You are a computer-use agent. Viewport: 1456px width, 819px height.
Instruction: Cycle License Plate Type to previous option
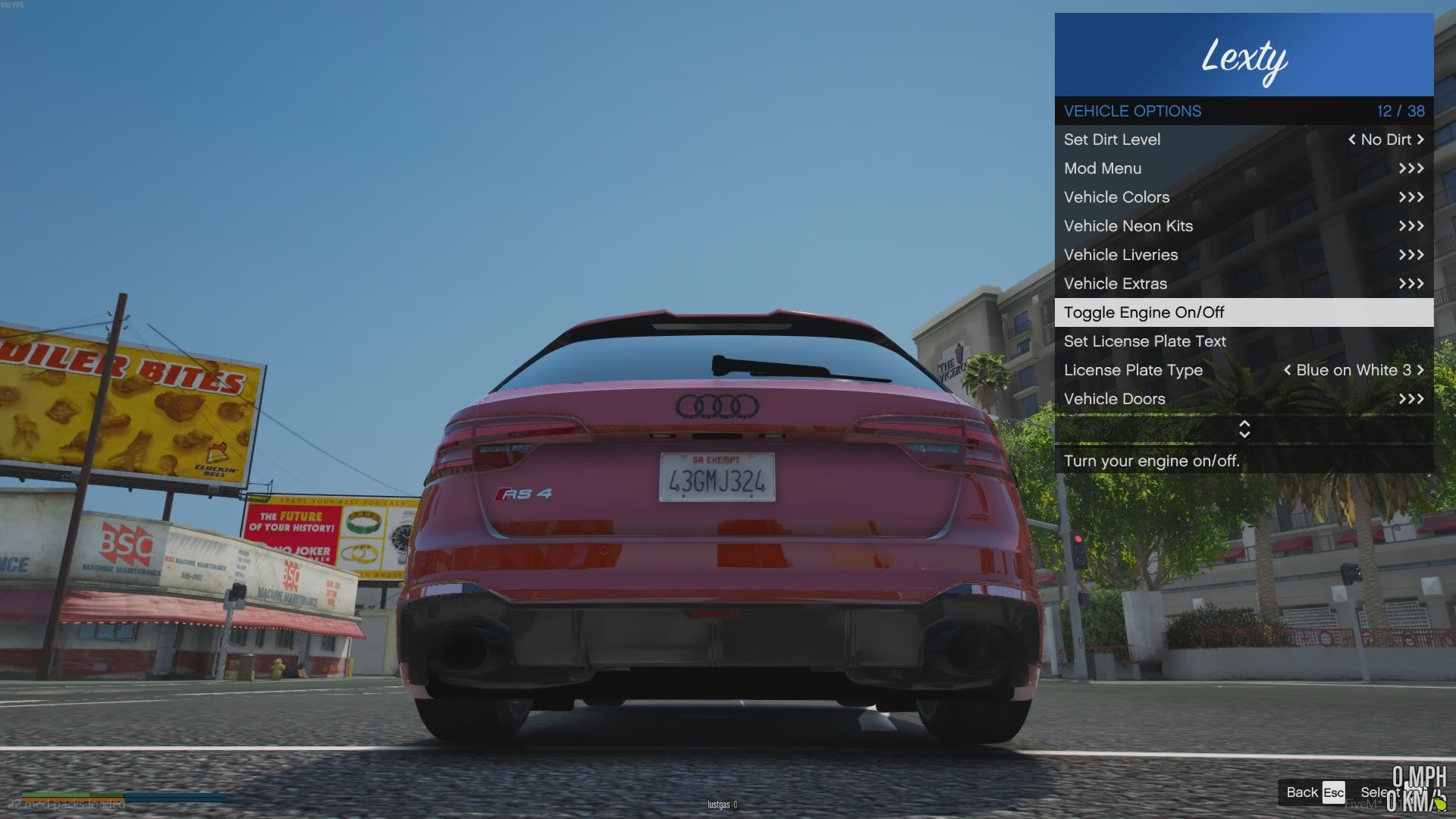tap(1287, 370)
